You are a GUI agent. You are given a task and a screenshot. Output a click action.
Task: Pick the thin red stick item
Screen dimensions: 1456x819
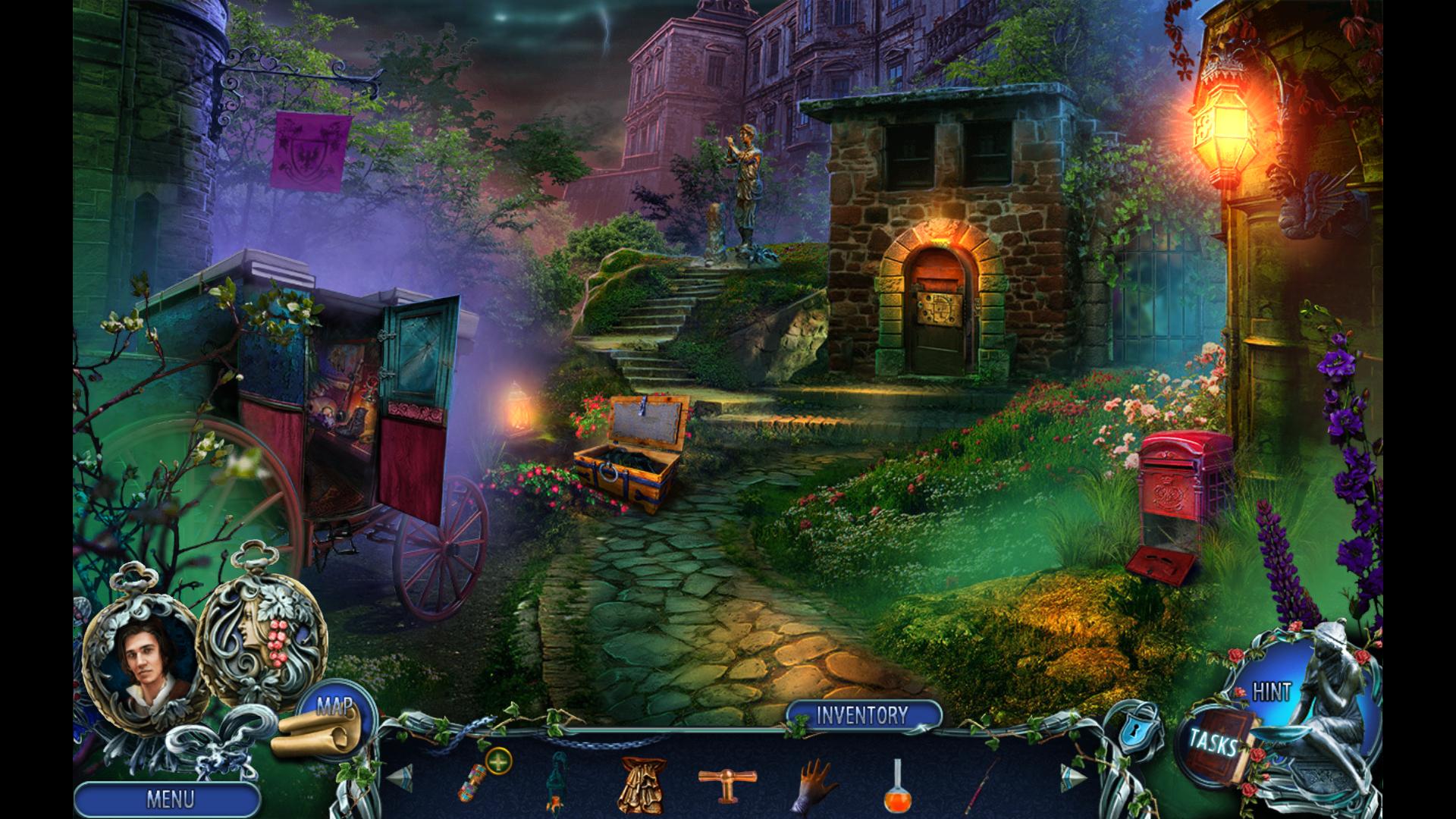[984, 780]
